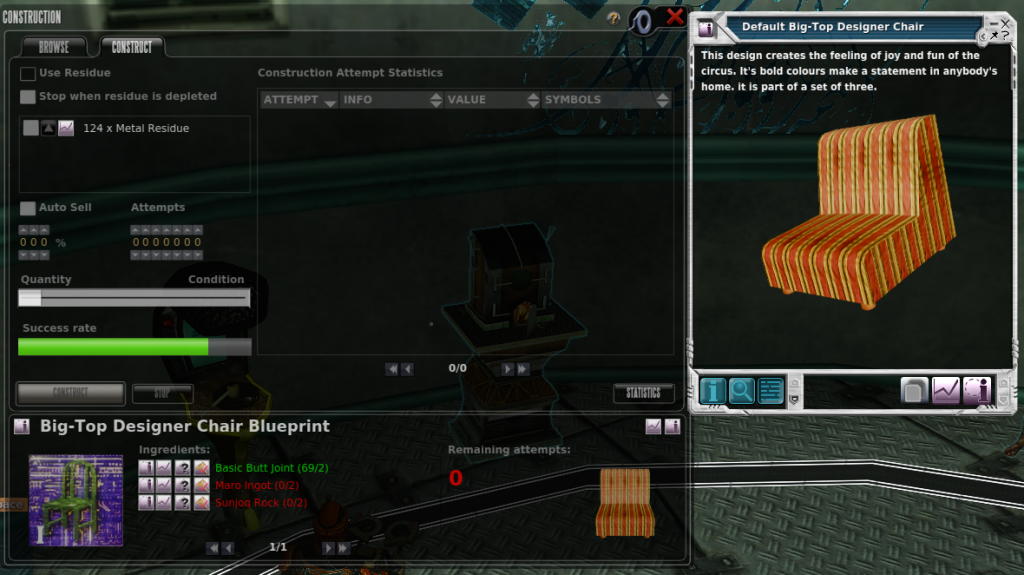Sort statistics by the Attempt column
The height and width of the screenshot is (575, 1024).
coord(297,100)
